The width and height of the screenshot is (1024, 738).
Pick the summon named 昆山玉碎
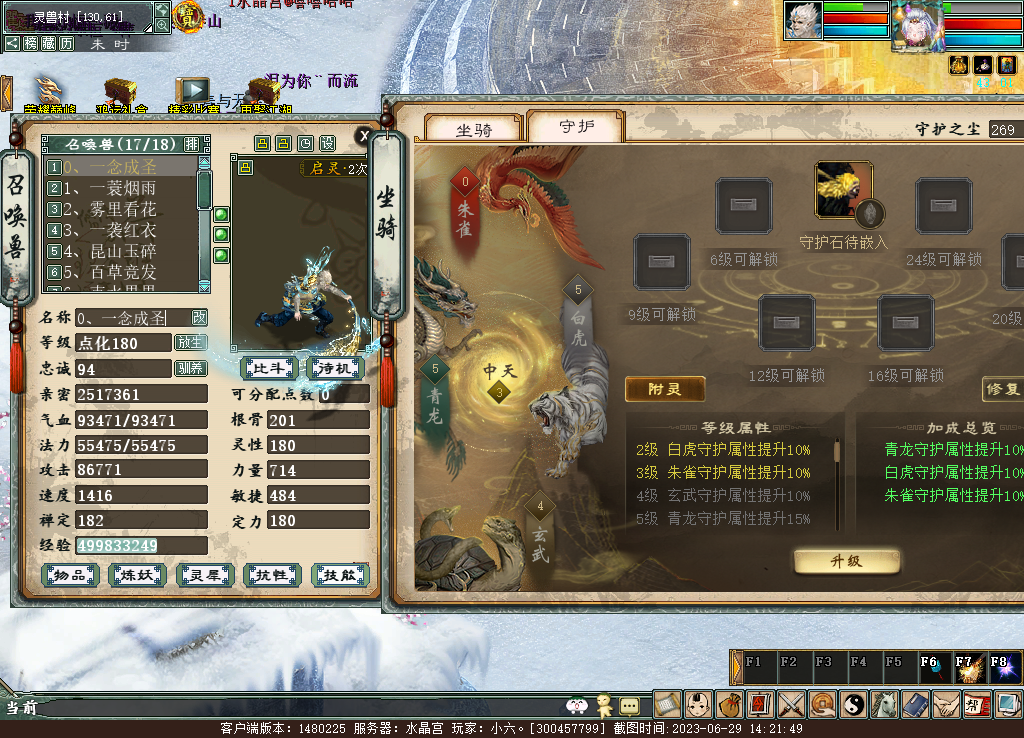[110, 251]
